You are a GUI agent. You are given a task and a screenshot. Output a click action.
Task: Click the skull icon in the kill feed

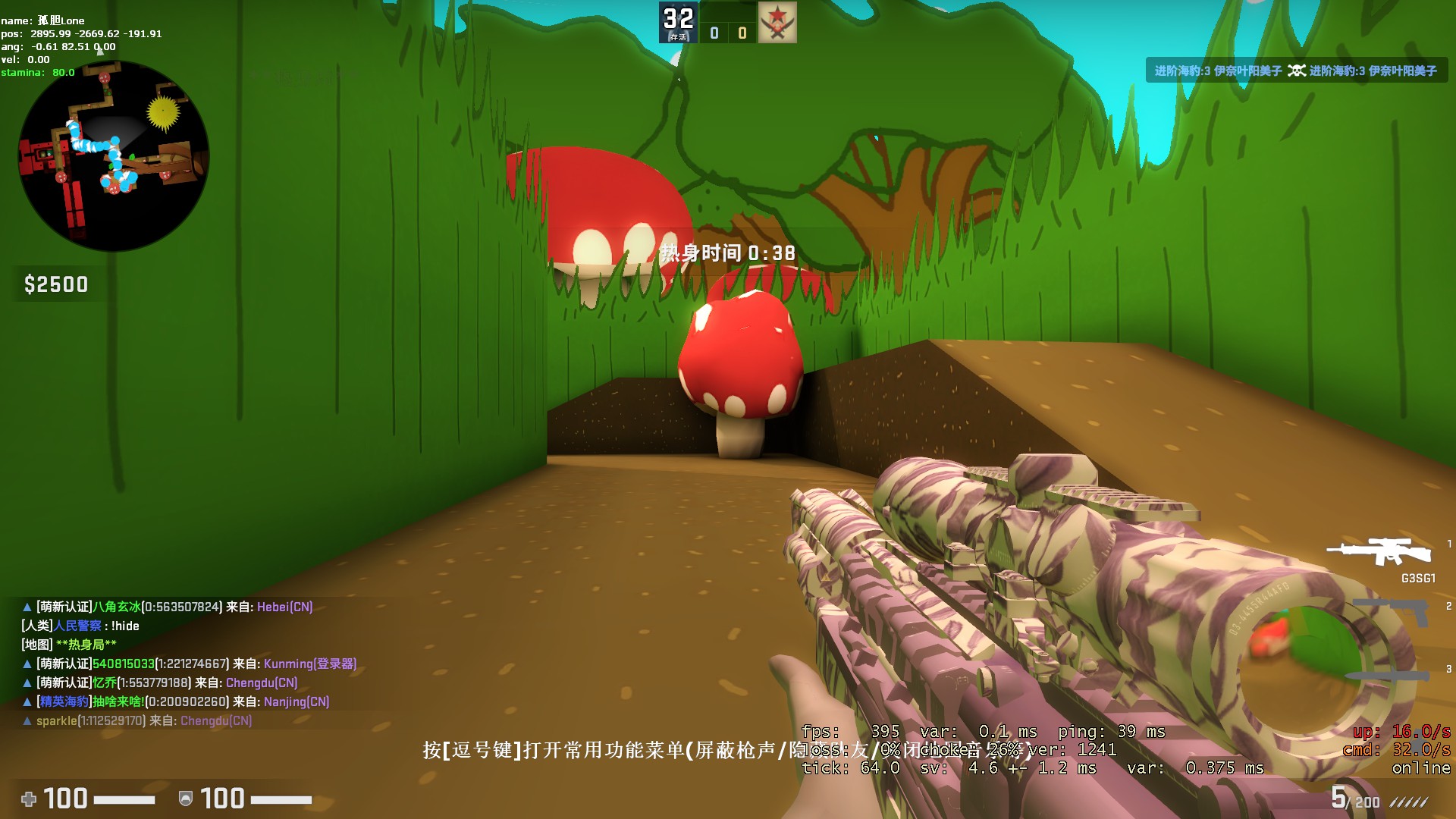tap(1297, 71)
